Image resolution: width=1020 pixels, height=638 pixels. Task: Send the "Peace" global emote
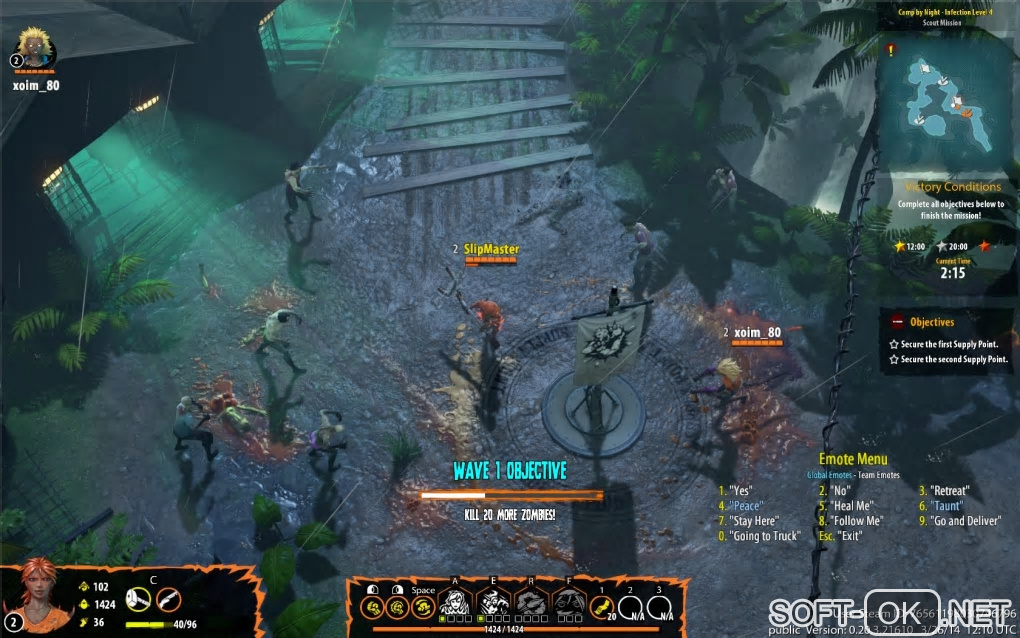(x=746, y=506)
